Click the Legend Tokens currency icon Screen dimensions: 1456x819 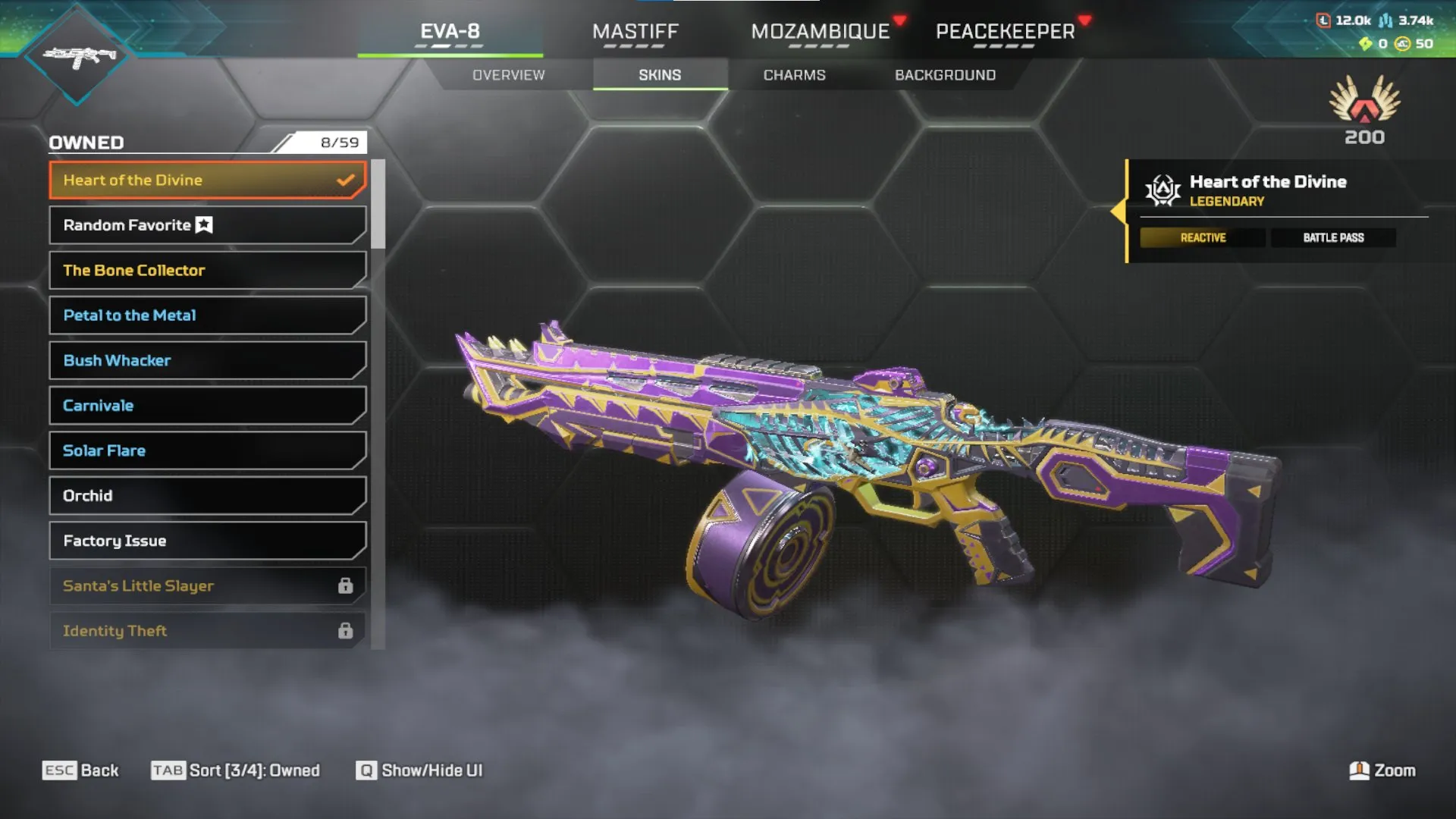[1323, 20]
